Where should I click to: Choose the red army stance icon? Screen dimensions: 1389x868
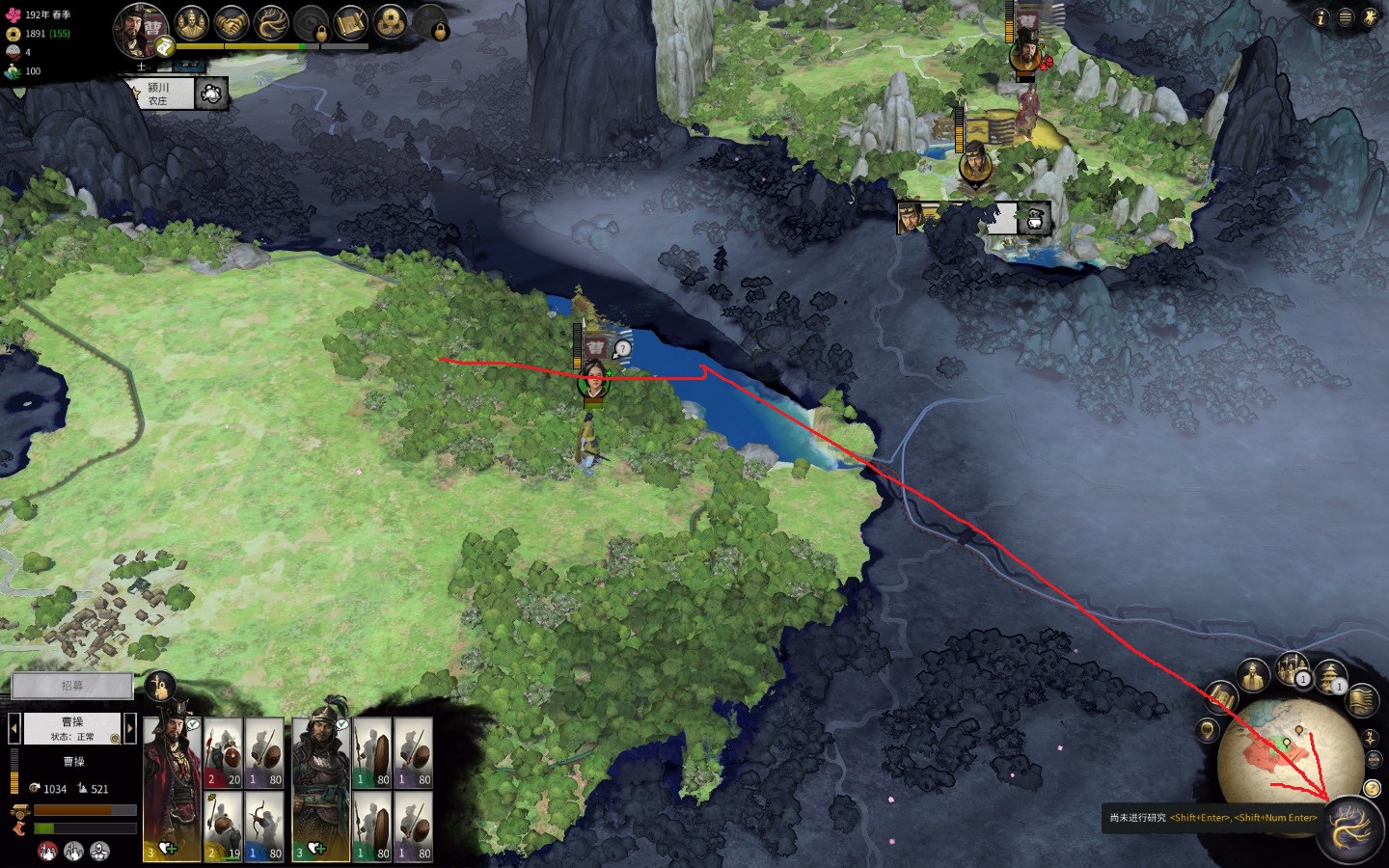point(46,852)
